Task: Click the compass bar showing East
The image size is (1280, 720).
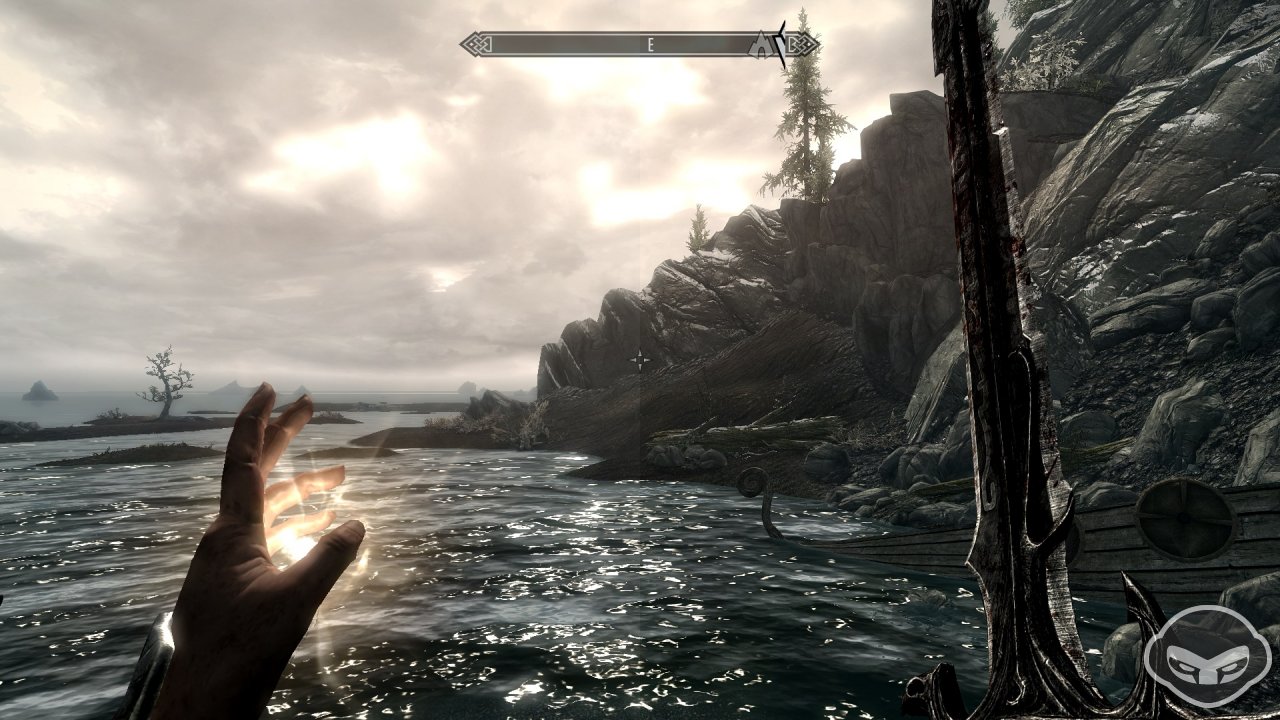Action: pyautogui.click(x=640, y=44)
